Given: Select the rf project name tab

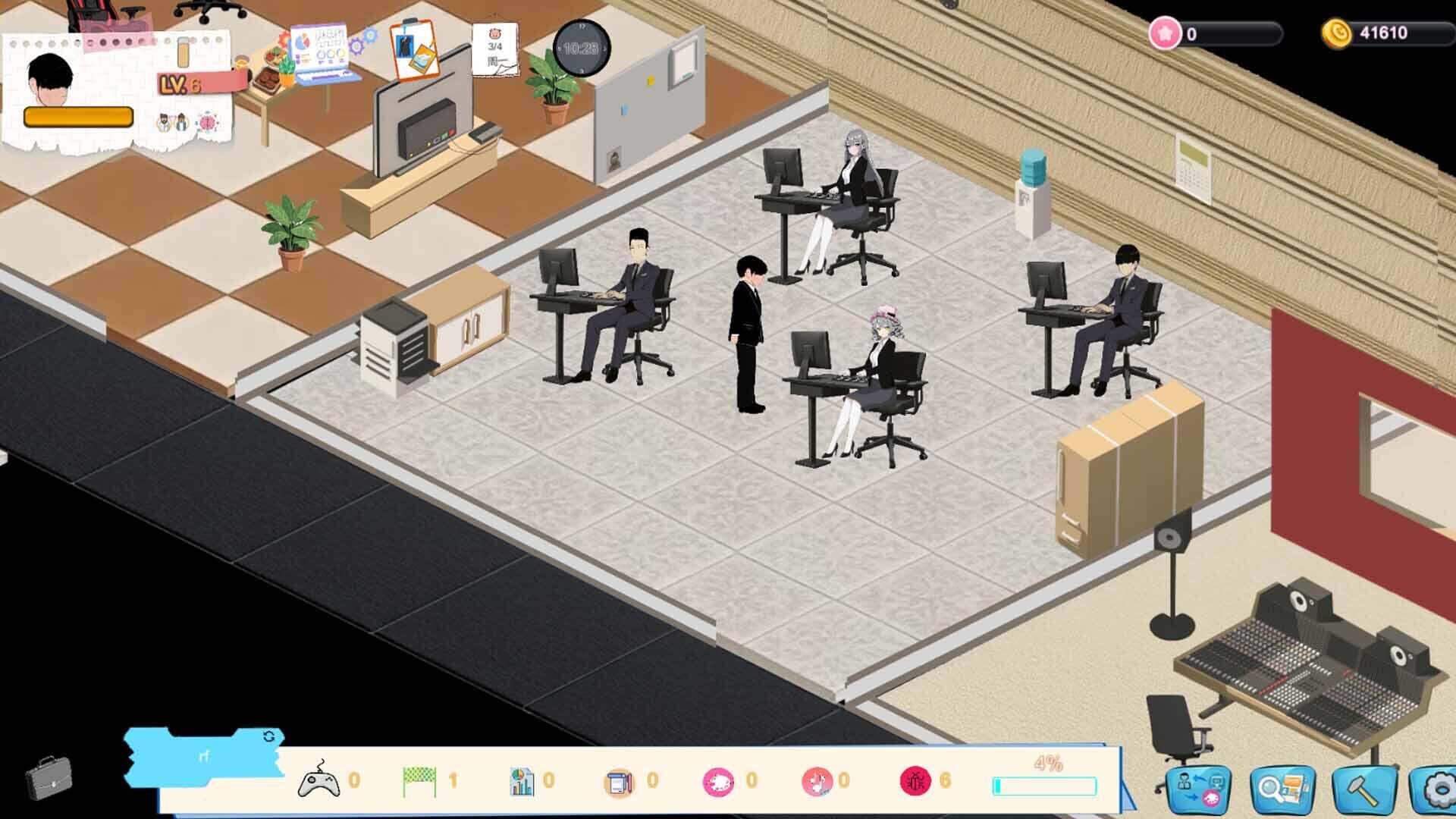Looking at the screenshot, I should point(203,756).
